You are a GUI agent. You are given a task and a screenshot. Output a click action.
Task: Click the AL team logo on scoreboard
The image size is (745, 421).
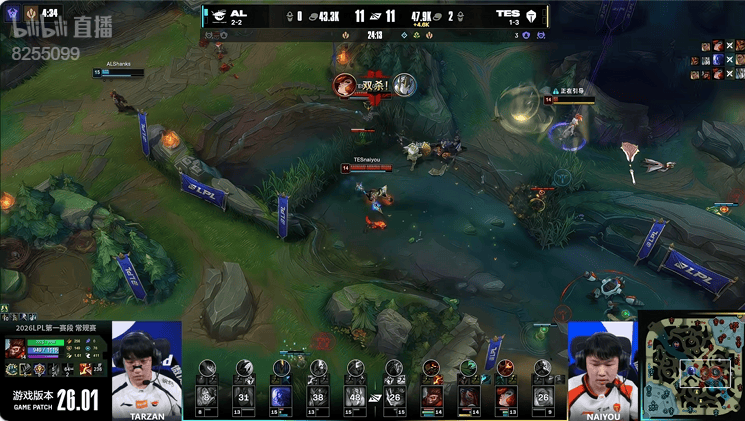click(x=216, y=15)
